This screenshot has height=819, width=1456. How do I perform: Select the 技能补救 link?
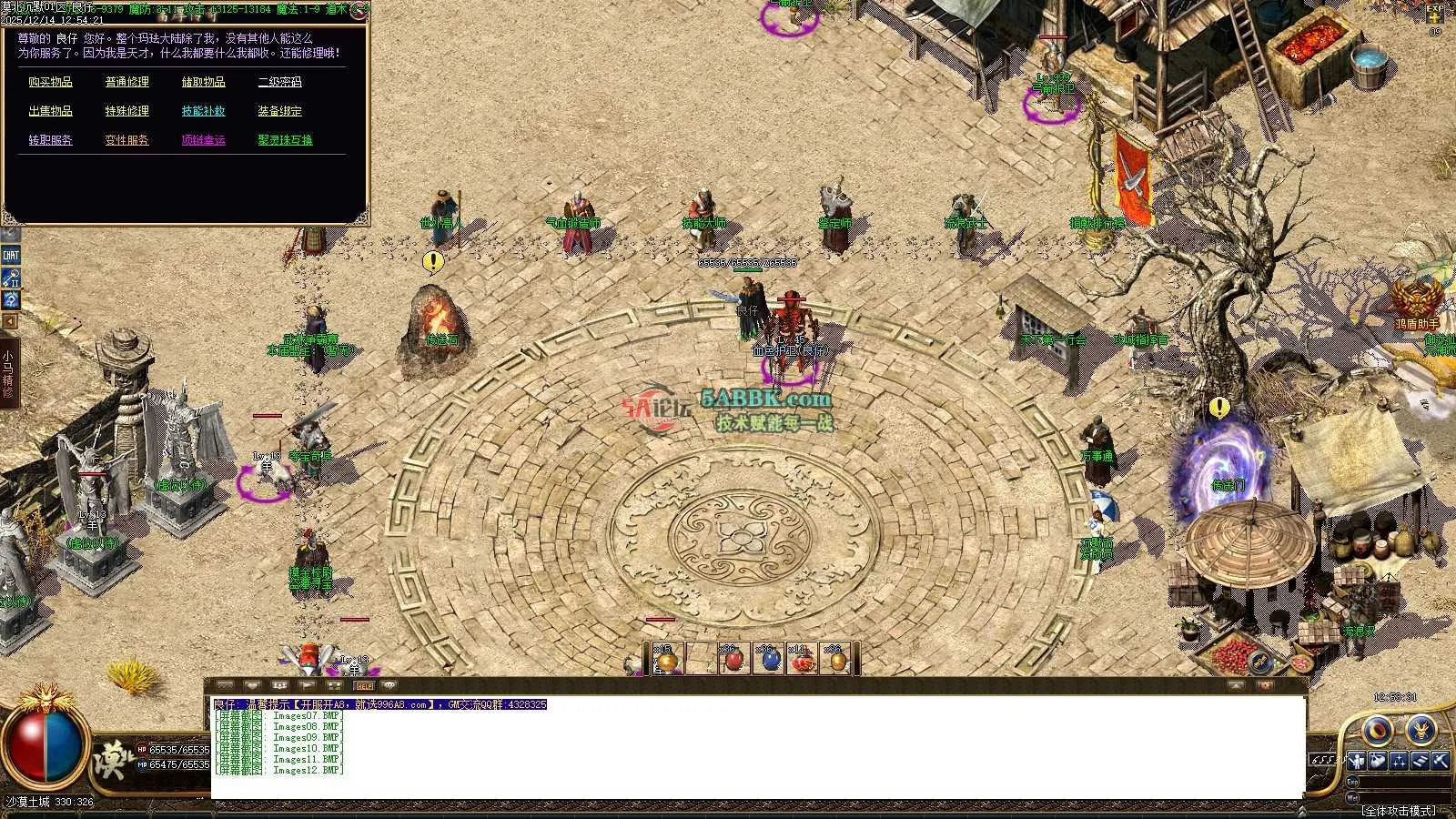(203, 111)
